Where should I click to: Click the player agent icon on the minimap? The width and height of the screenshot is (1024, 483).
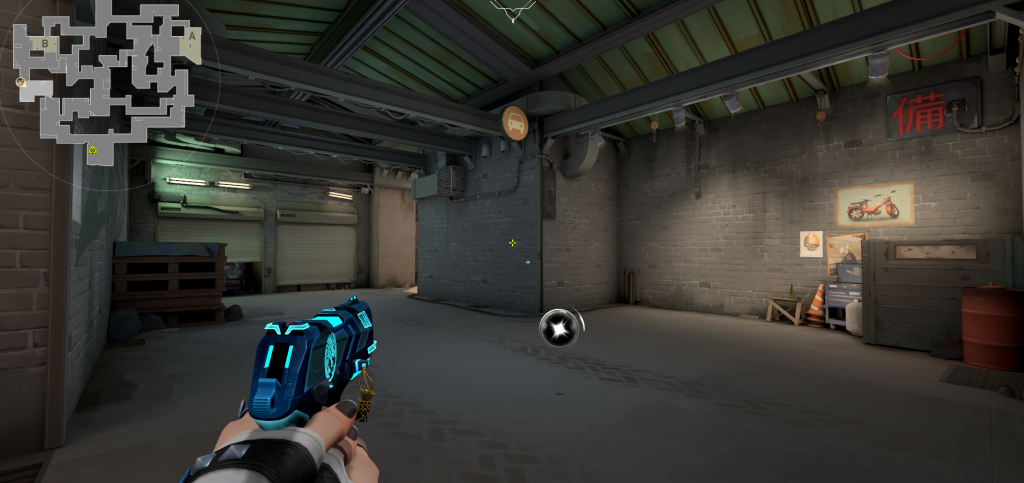(21, 82)
